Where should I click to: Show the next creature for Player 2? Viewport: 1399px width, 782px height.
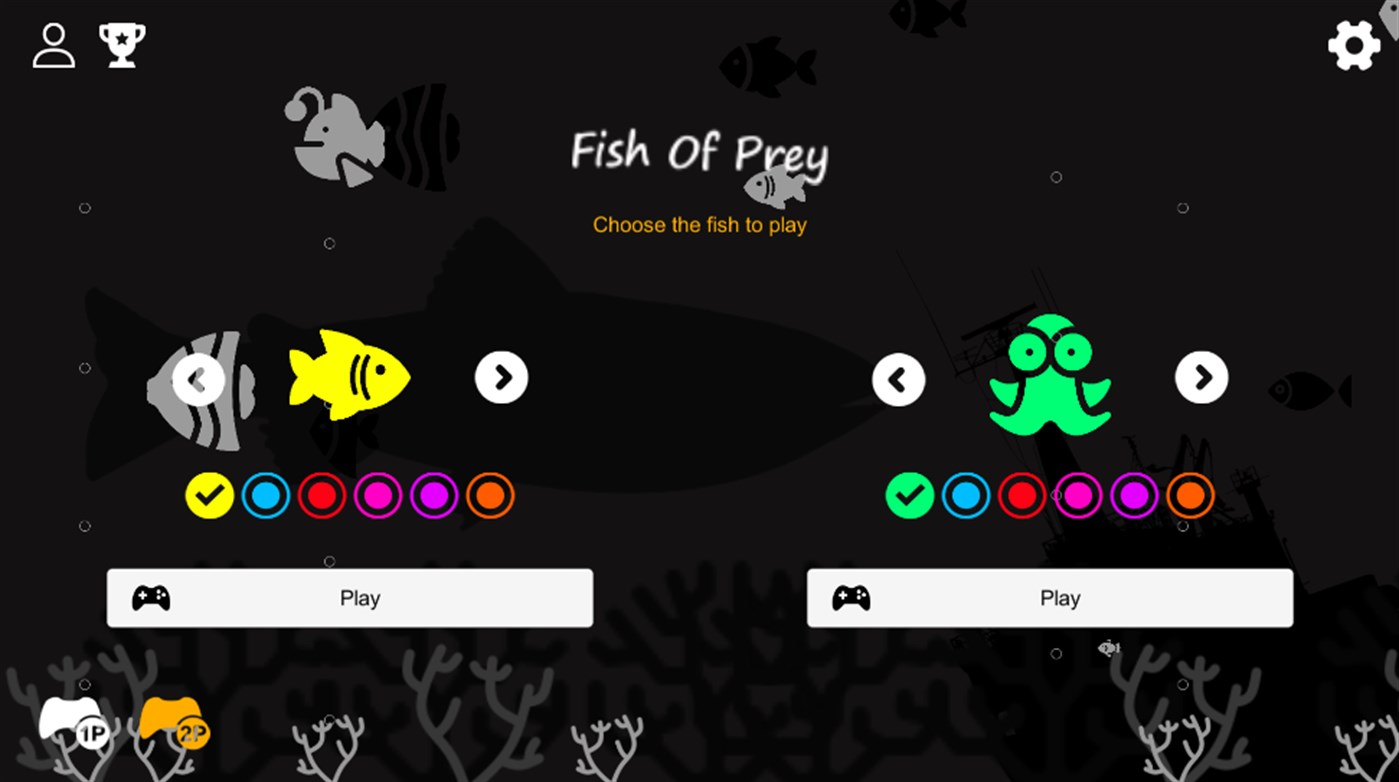point(1202,378)
